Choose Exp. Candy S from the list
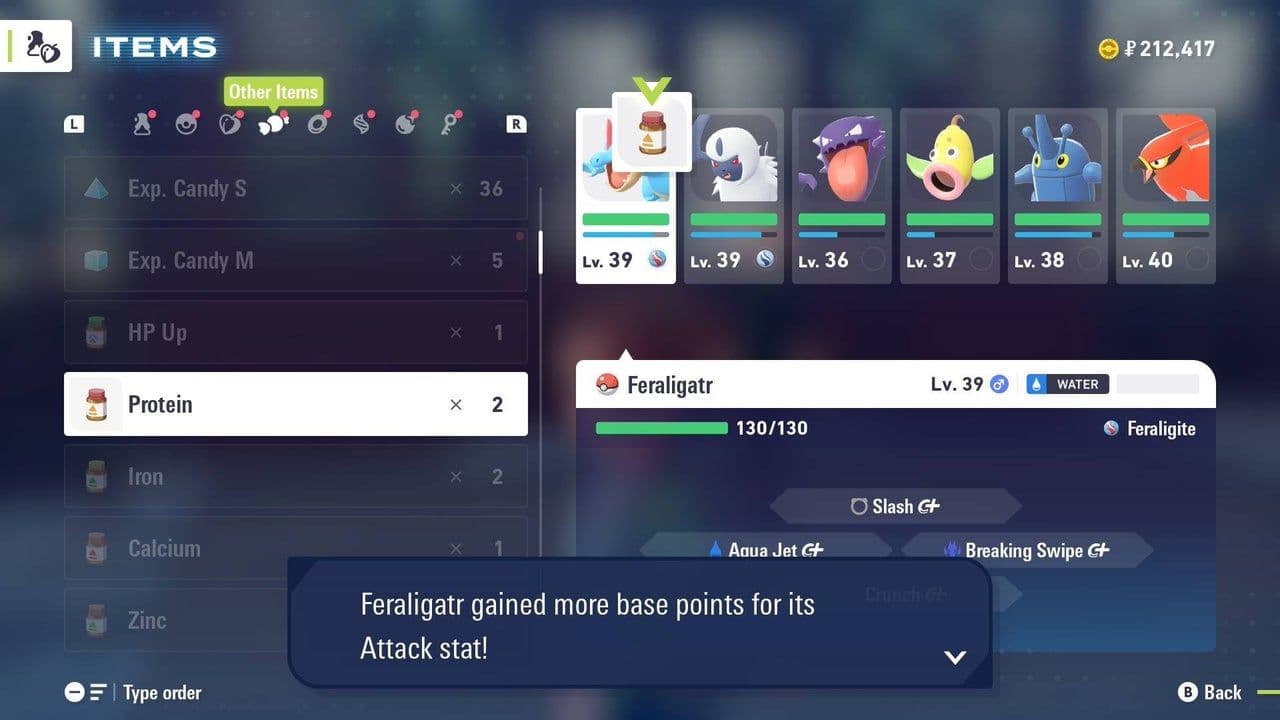 (x=296, y=188)
